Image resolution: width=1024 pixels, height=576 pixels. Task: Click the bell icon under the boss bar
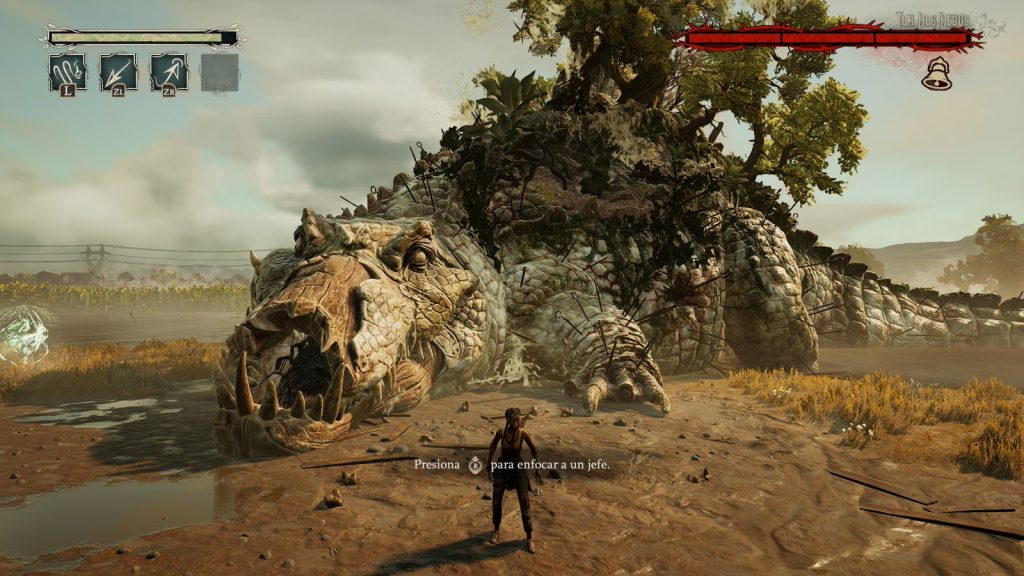(936, 74)
